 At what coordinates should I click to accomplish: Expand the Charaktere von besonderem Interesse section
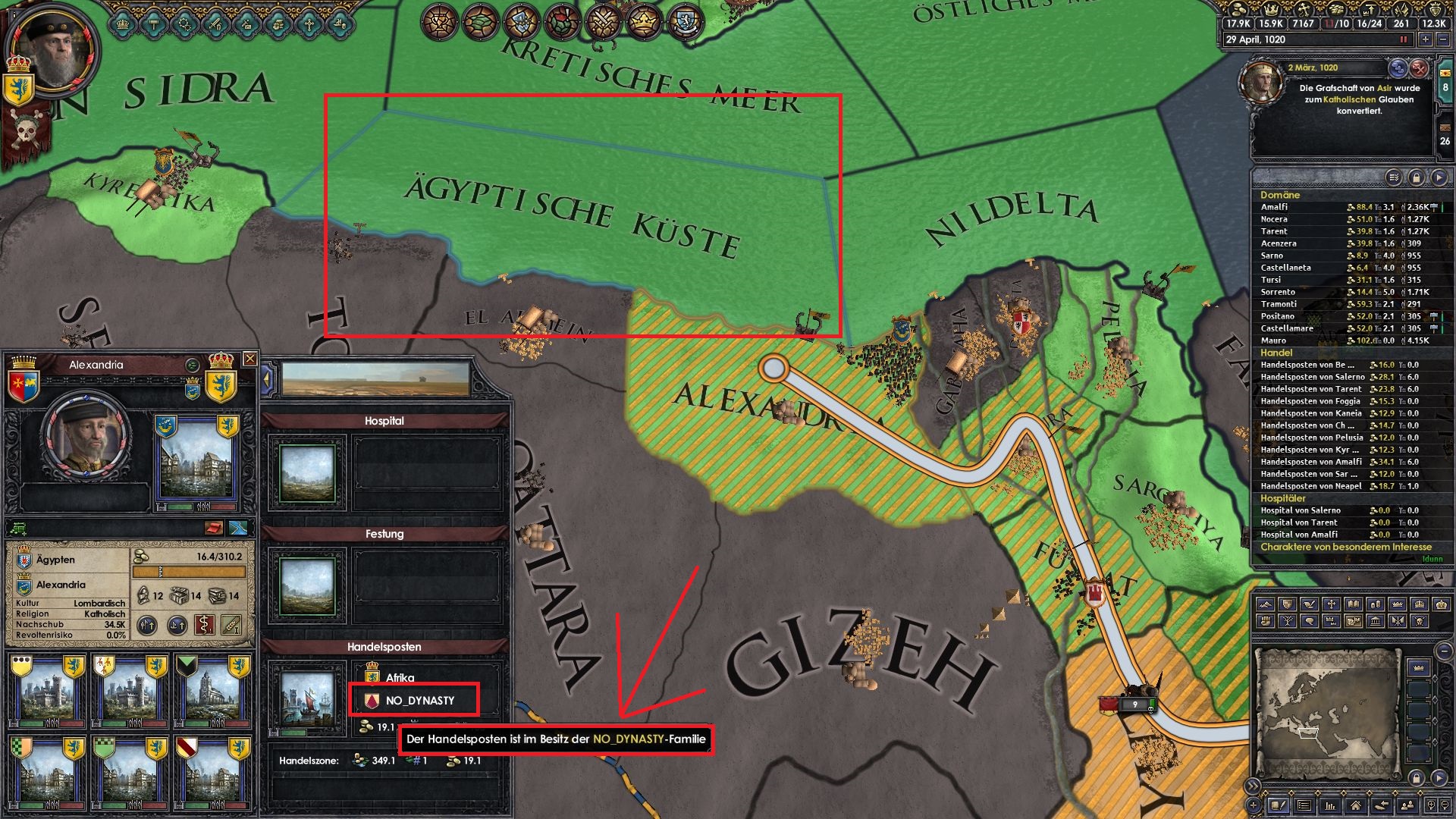(1346, 547)
